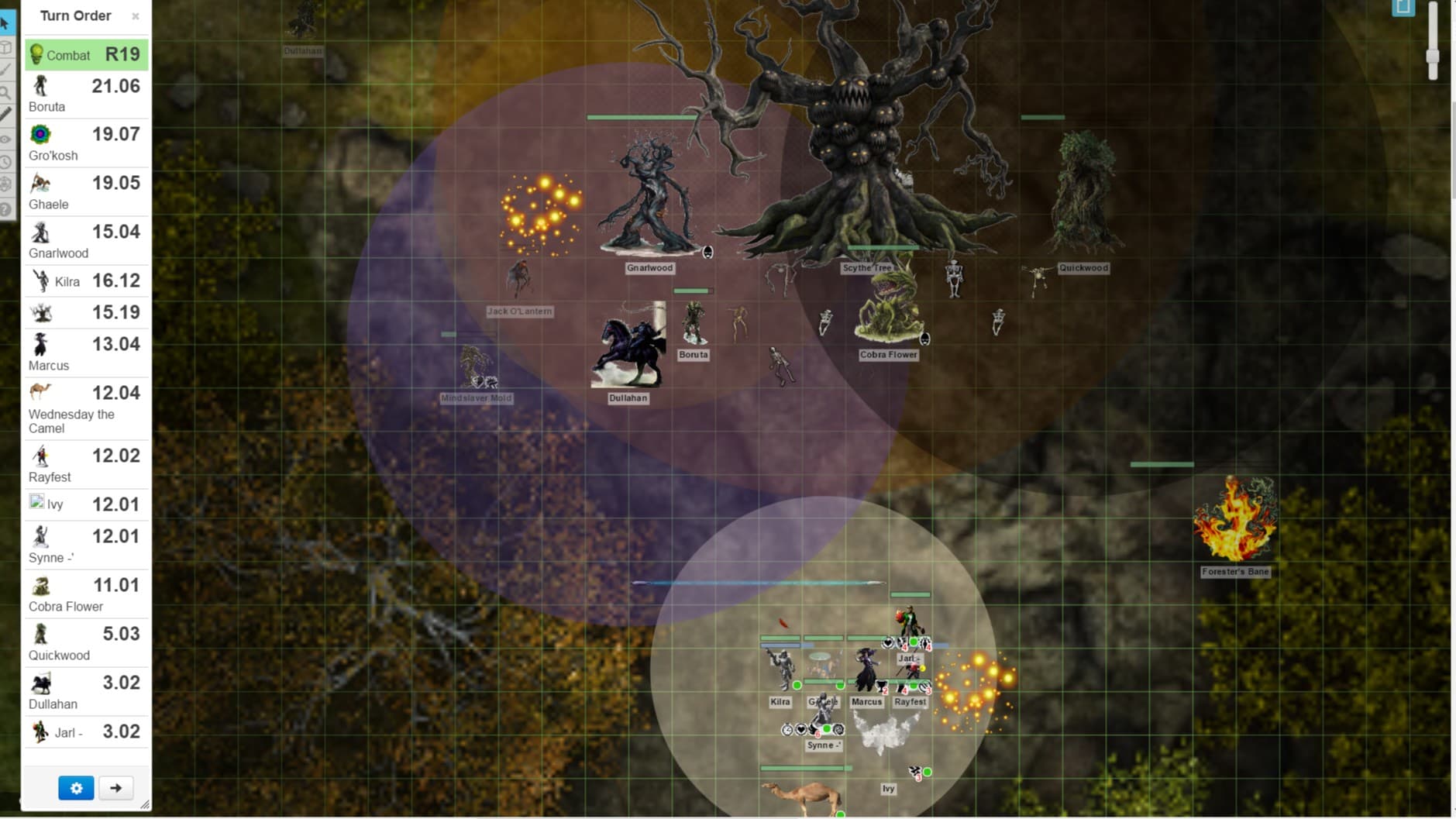Open the fog of war eye tool
1456x819 pixels.
pyautogui.click(x=6, y=139)
